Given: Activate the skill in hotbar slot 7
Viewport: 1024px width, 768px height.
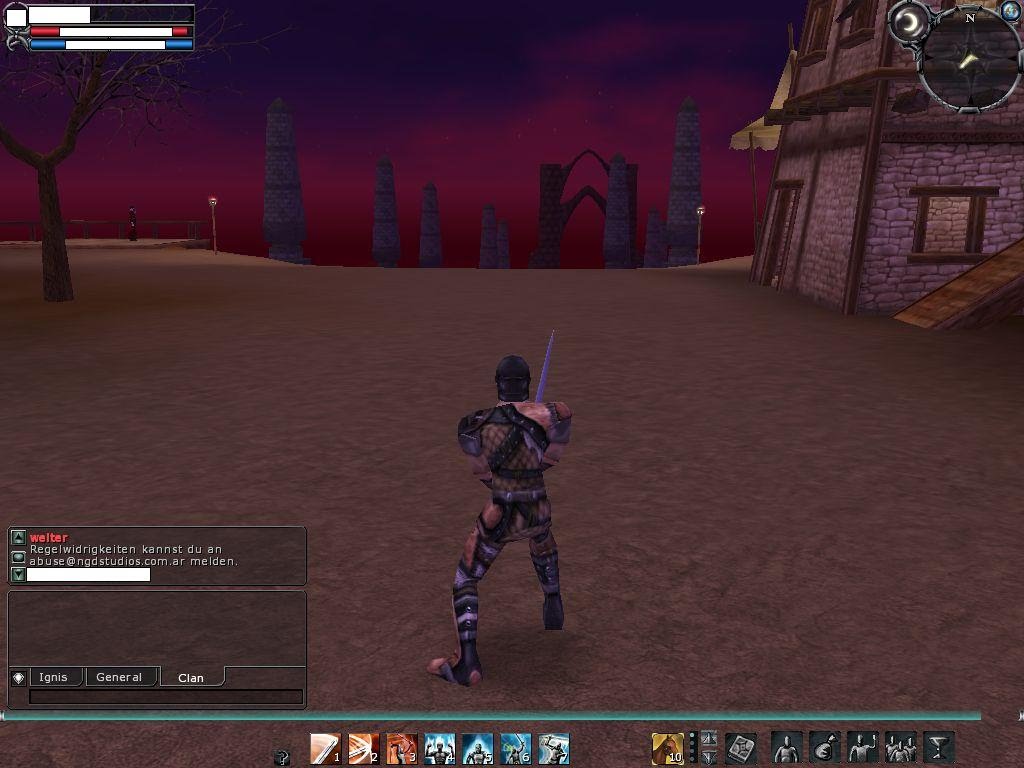Looking at the screenshot, I should [x=553, y=748].
